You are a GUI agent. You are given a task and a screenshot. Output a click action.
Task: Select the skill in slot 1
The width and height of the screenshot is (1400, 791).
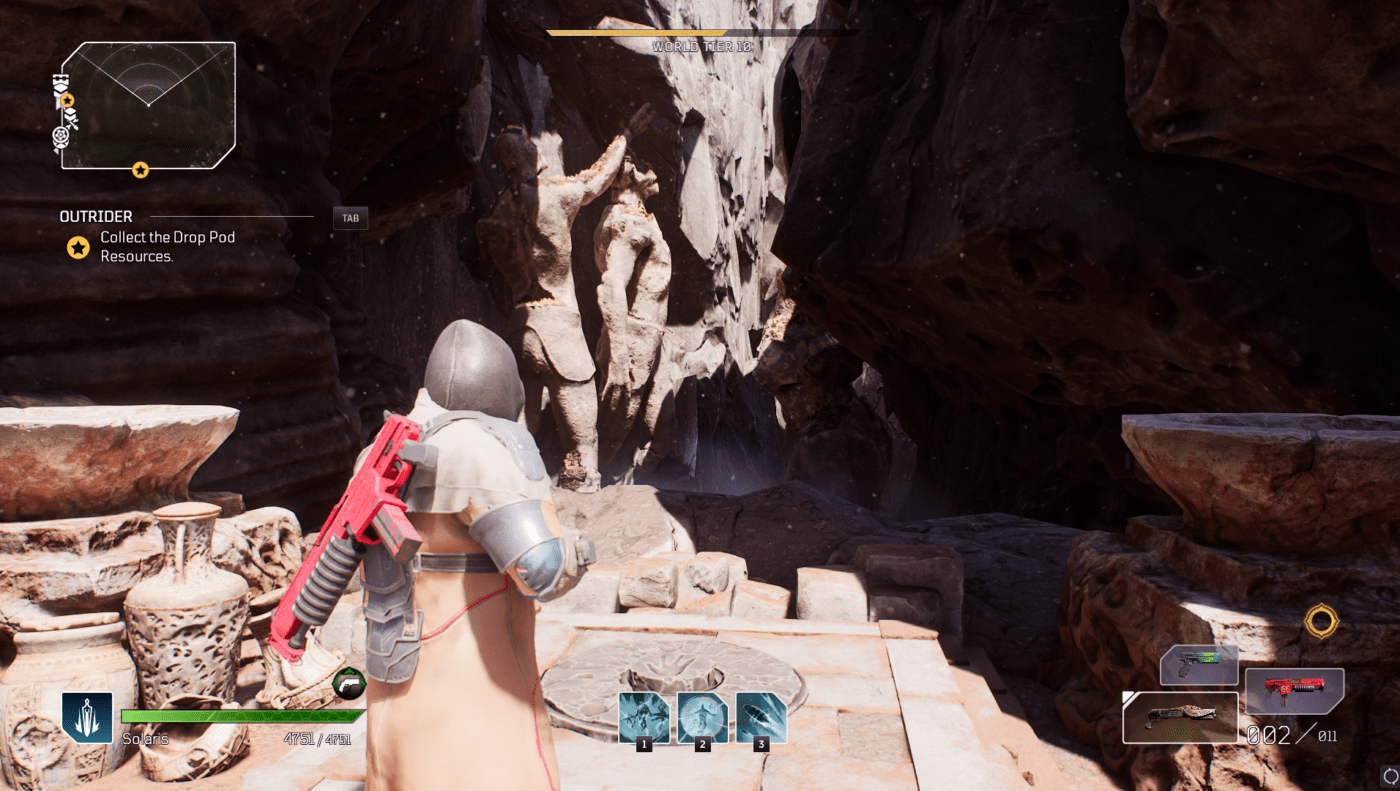[x=644, y=716]
